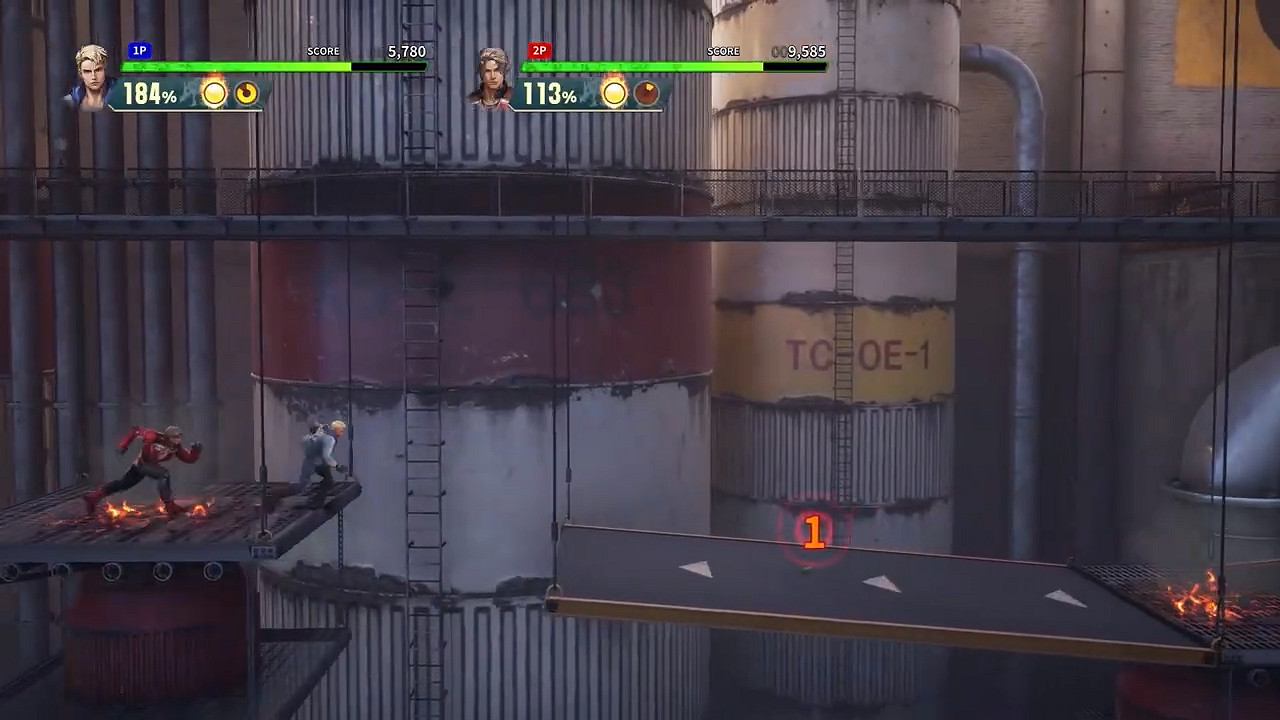Screen dimensions: 1280x720
Task: Click the orange number 1 elevator marker
Action: pos(812,531)
